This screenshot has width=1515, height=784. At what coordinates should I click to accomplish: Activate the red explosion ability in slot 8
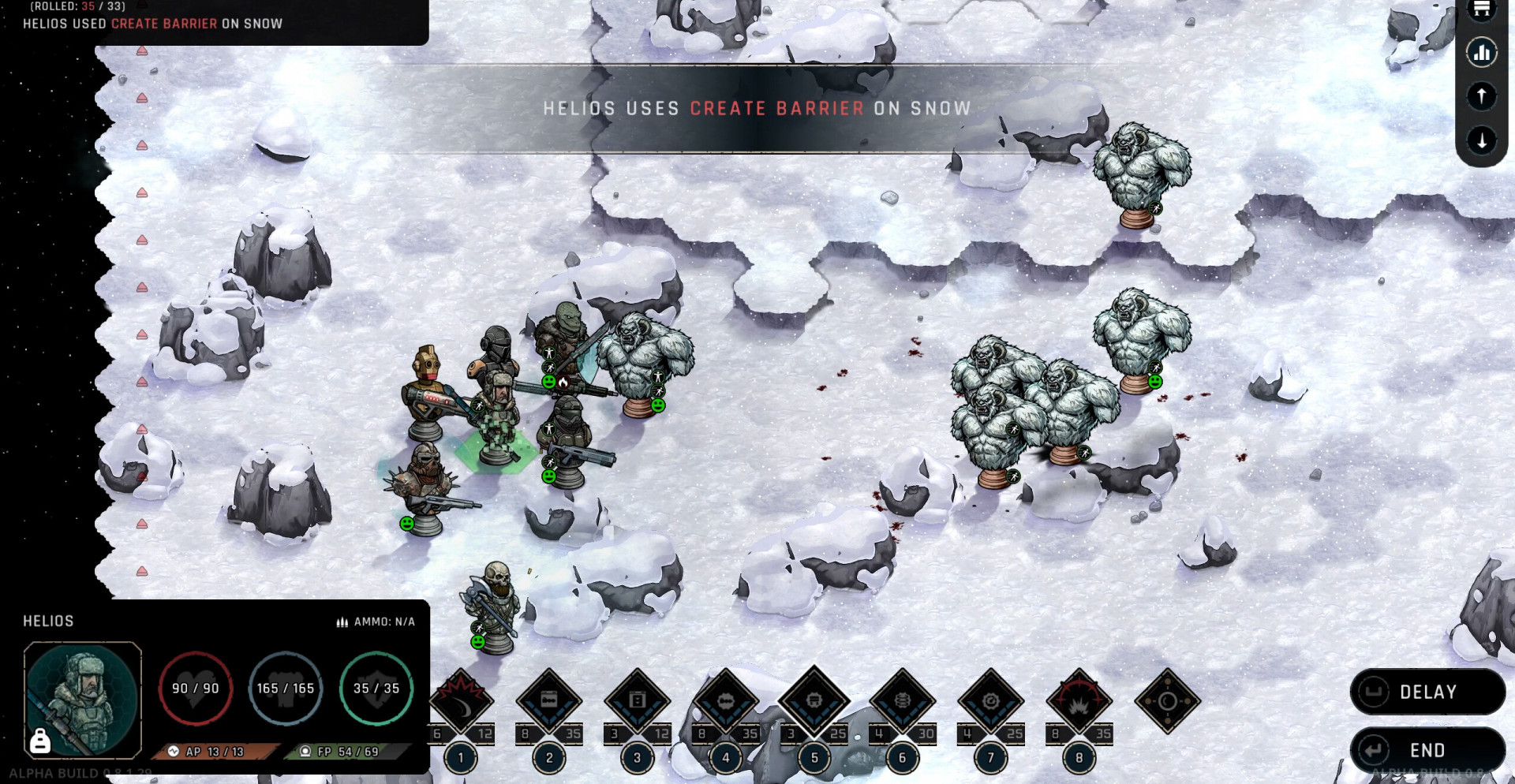click(x=1079, y=700)
